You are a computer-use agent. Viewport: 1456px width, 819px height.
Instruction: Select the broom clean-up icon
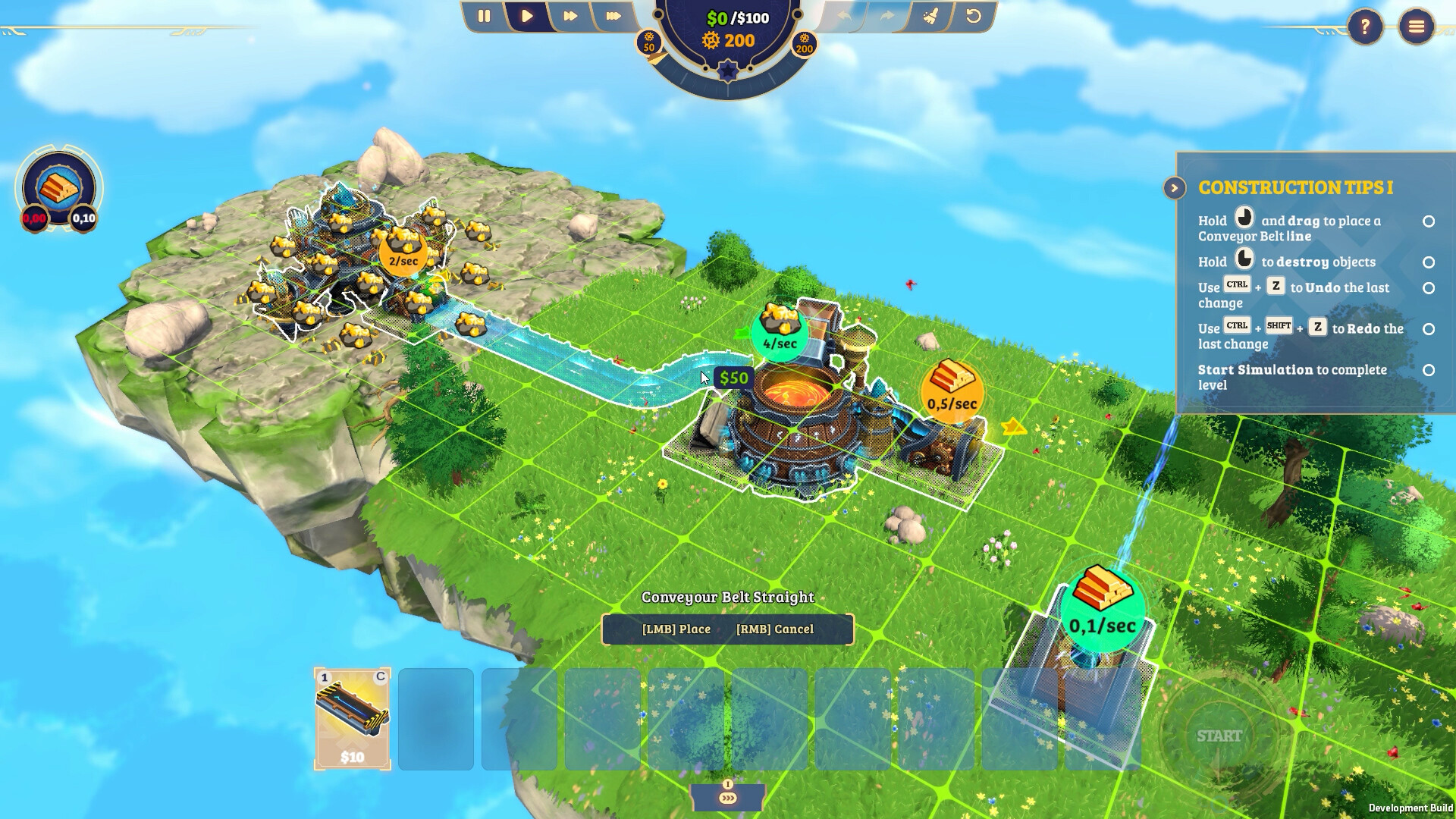tap(930, 16)
